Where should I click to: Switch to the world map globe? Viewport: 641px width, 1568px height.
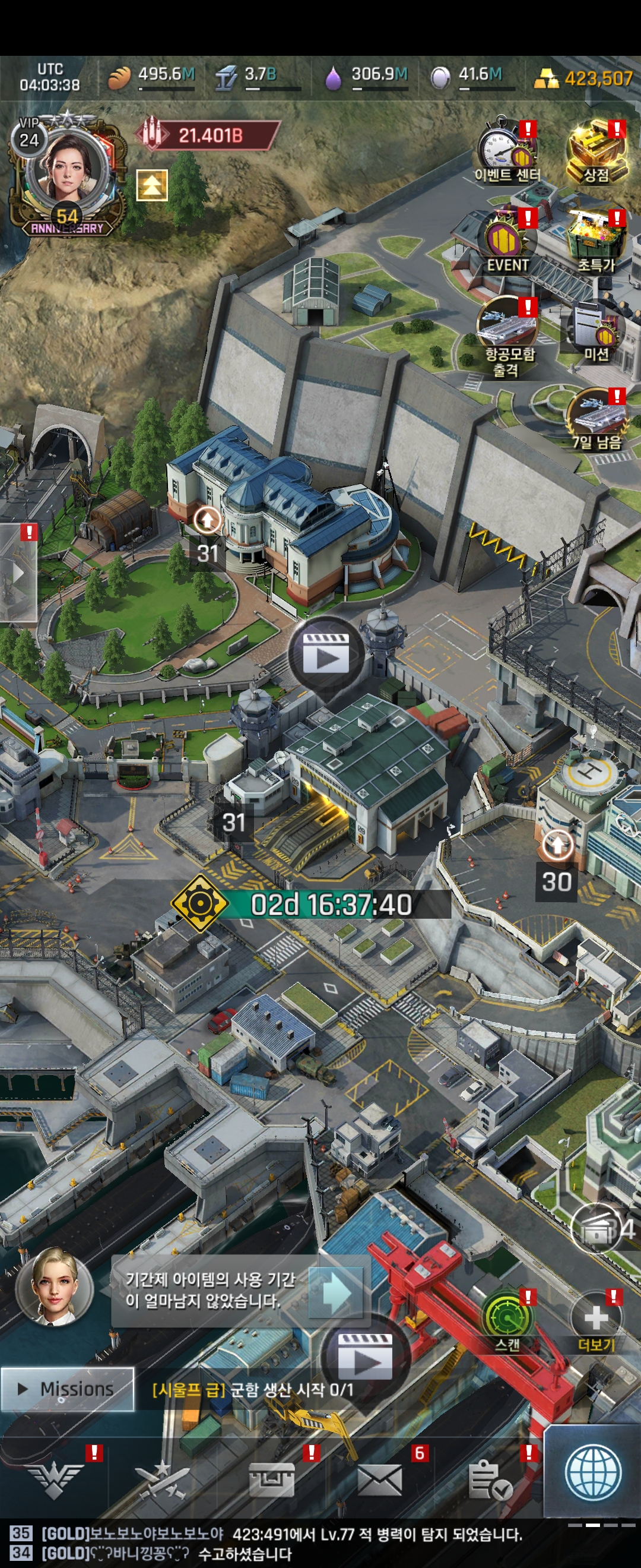pyautogui.click(x=593, y=1474)
